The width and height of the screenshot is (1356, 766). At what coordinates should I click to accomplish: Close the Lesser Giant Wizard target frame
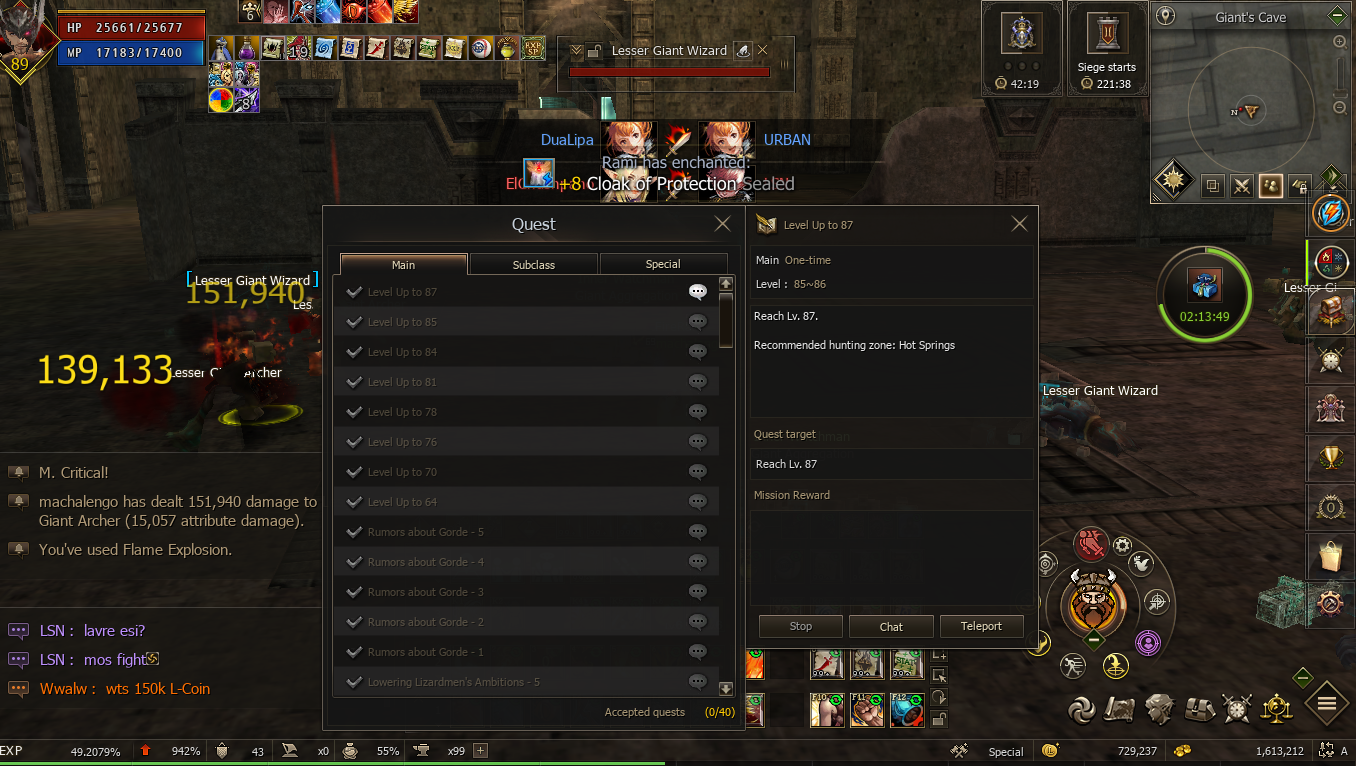[x=763, y=50]
